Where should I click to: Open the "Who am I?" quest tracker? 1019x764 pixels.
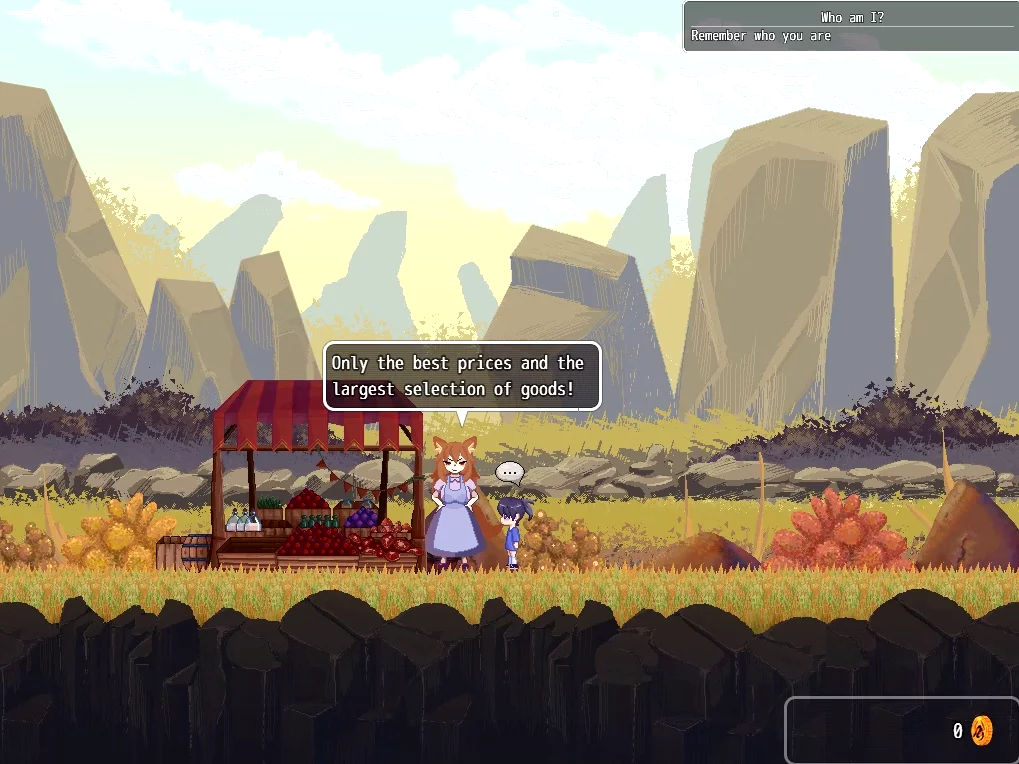(851, 26)
